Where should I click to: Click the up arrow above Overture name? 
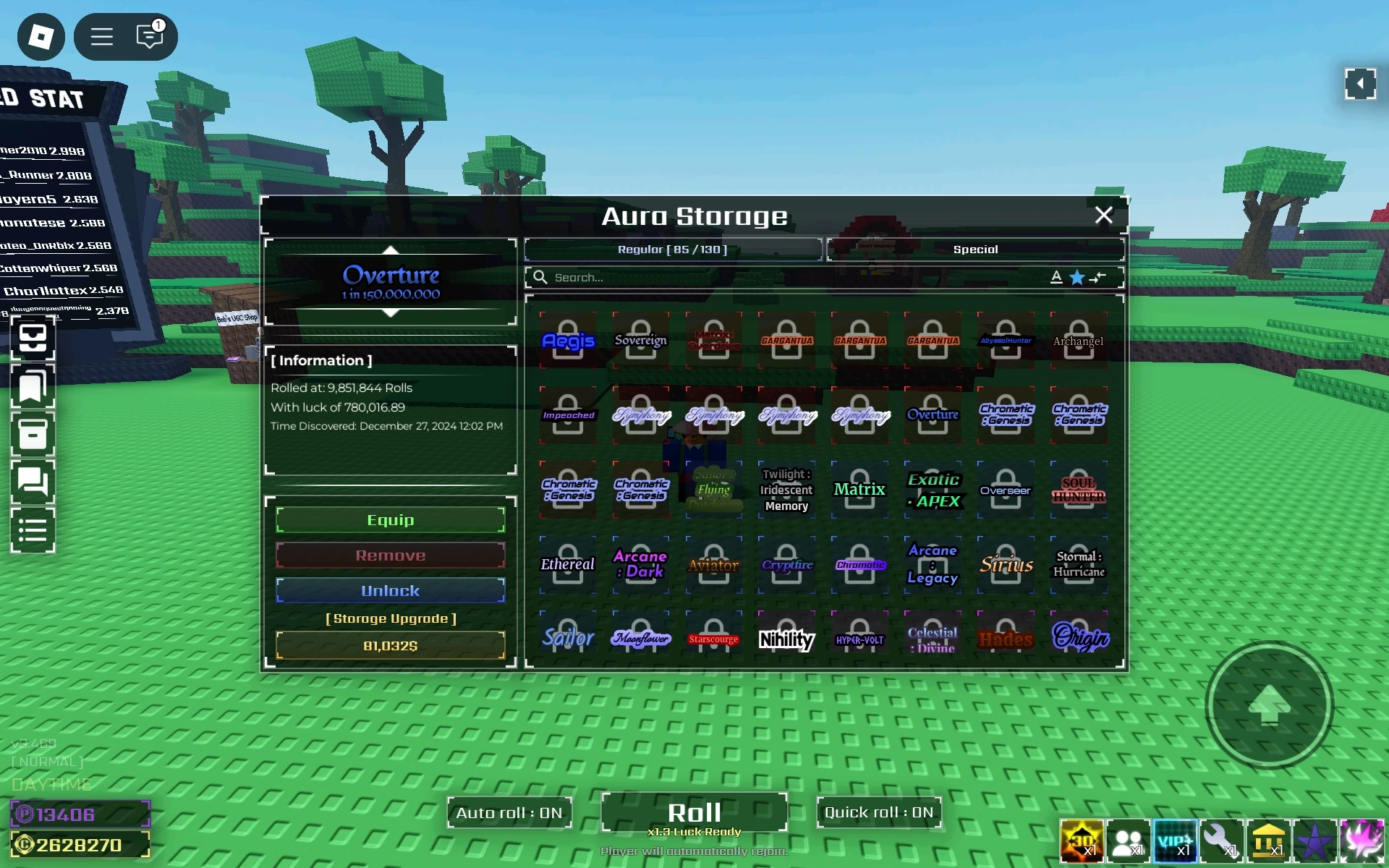(x=391, y=250)
